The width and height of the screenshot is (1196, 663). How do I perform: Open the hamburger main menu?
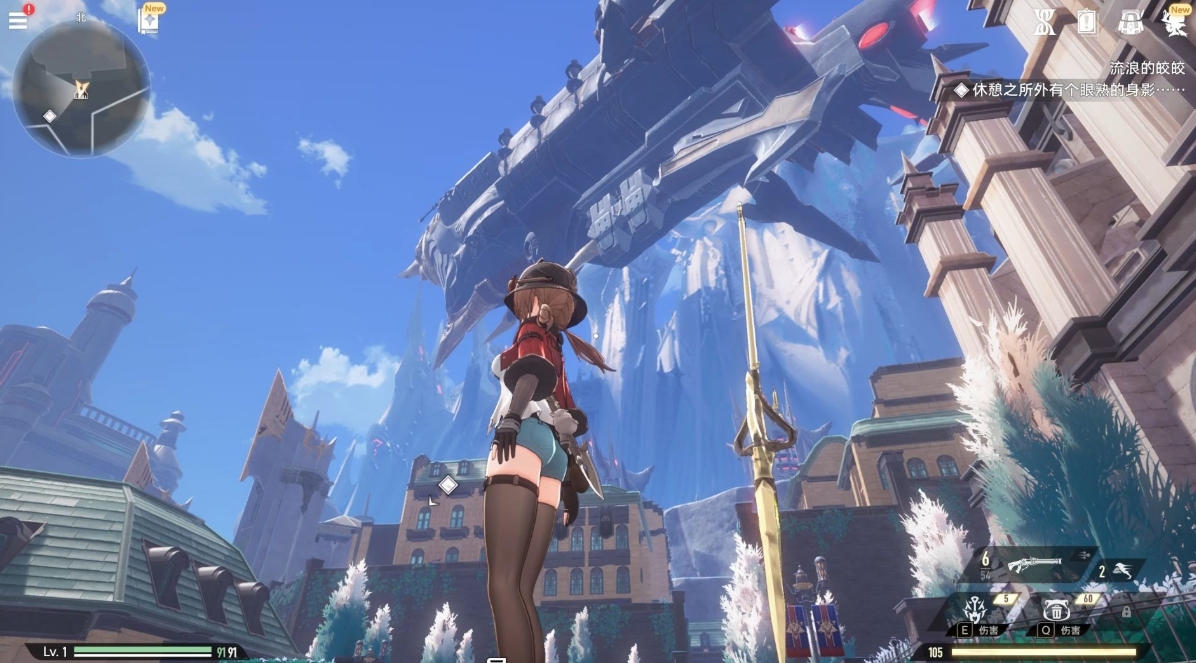coord(18,19)
